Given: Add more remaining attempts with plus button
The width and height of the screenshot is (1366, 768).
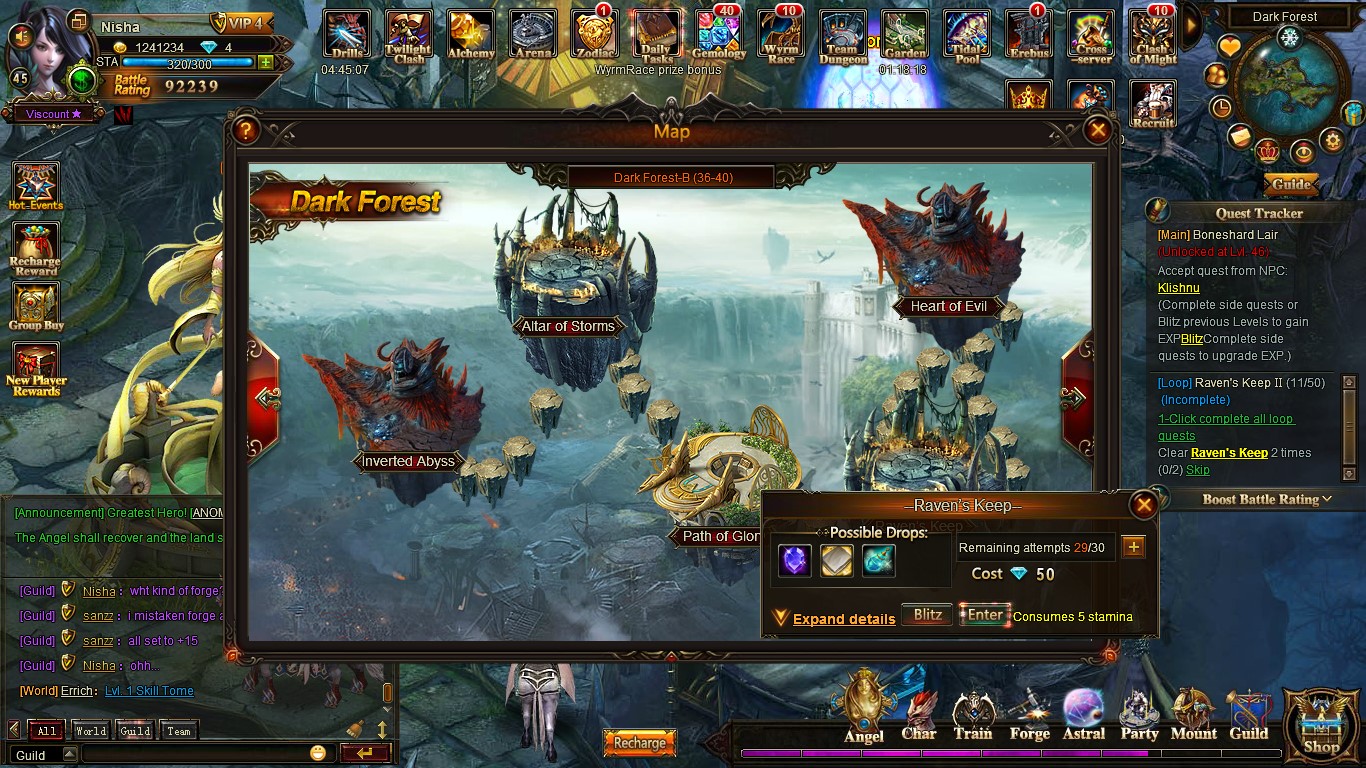Looking at the screenshot, I should (1133, 547).
